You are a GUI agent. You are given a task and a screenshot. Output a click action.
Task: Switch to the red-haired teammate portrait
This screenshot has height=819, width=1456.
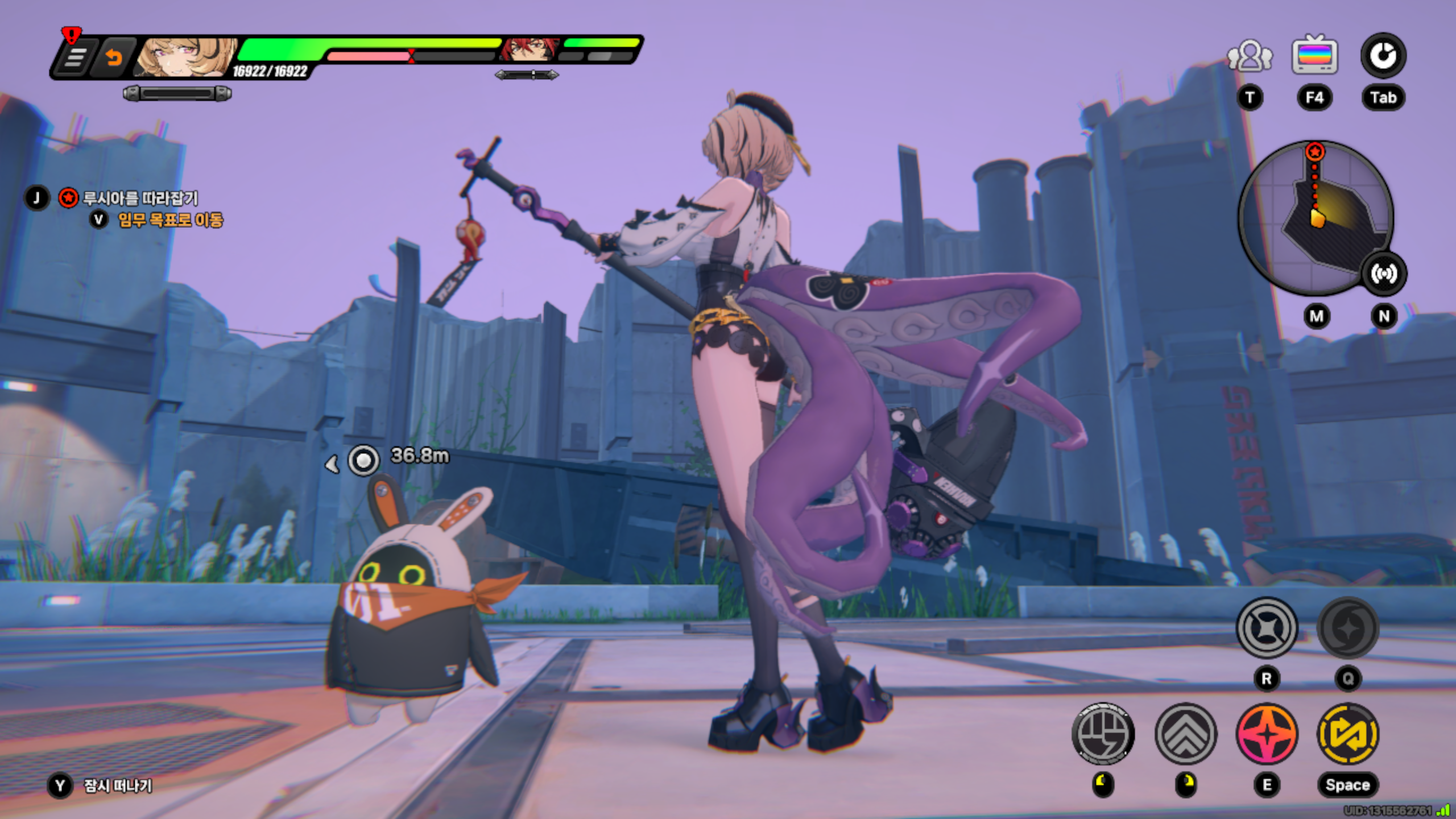(x=527, y=50)
